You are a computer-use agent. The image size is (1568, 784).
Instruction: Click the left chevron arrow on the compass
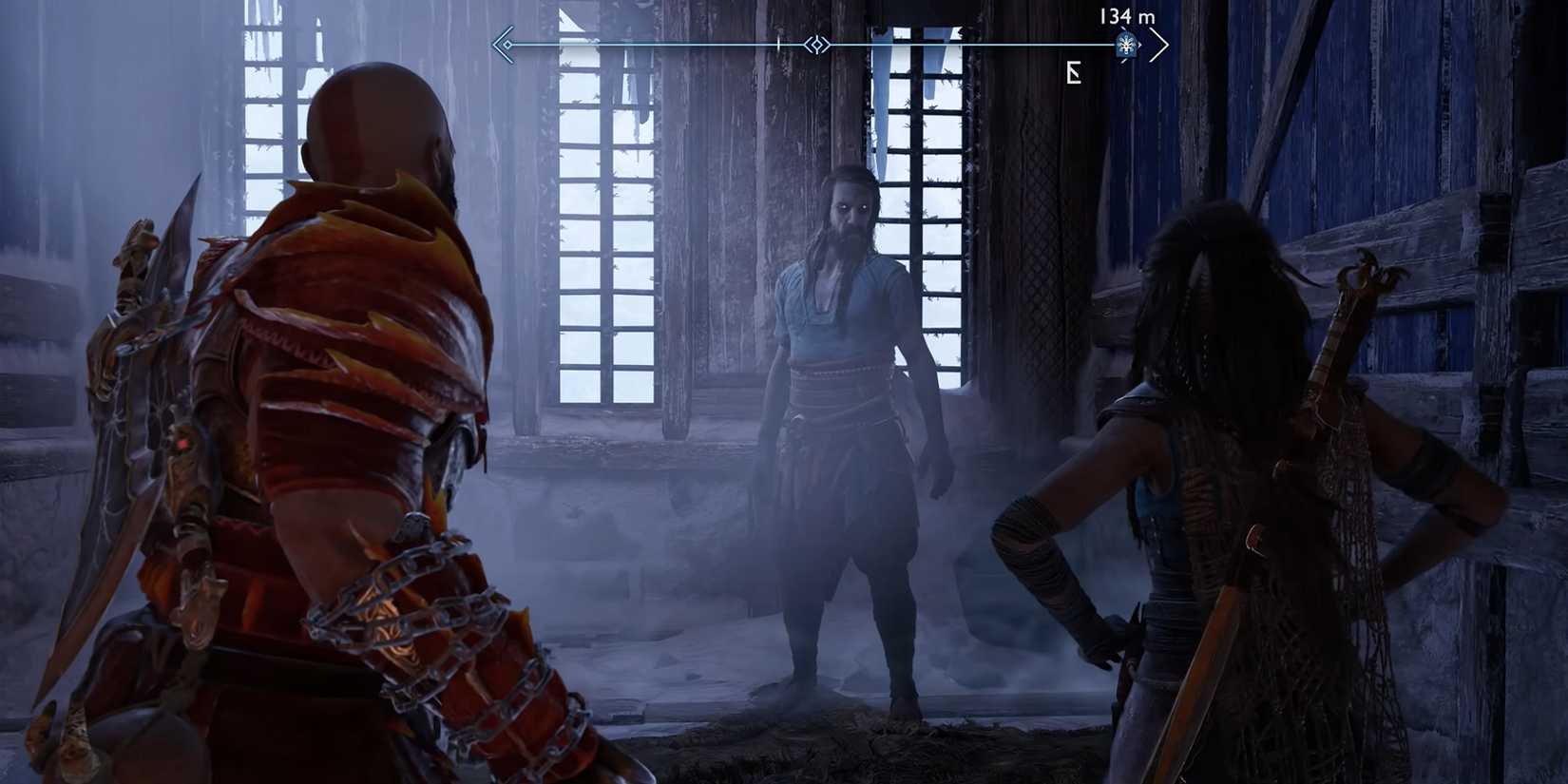click(502, 44)
